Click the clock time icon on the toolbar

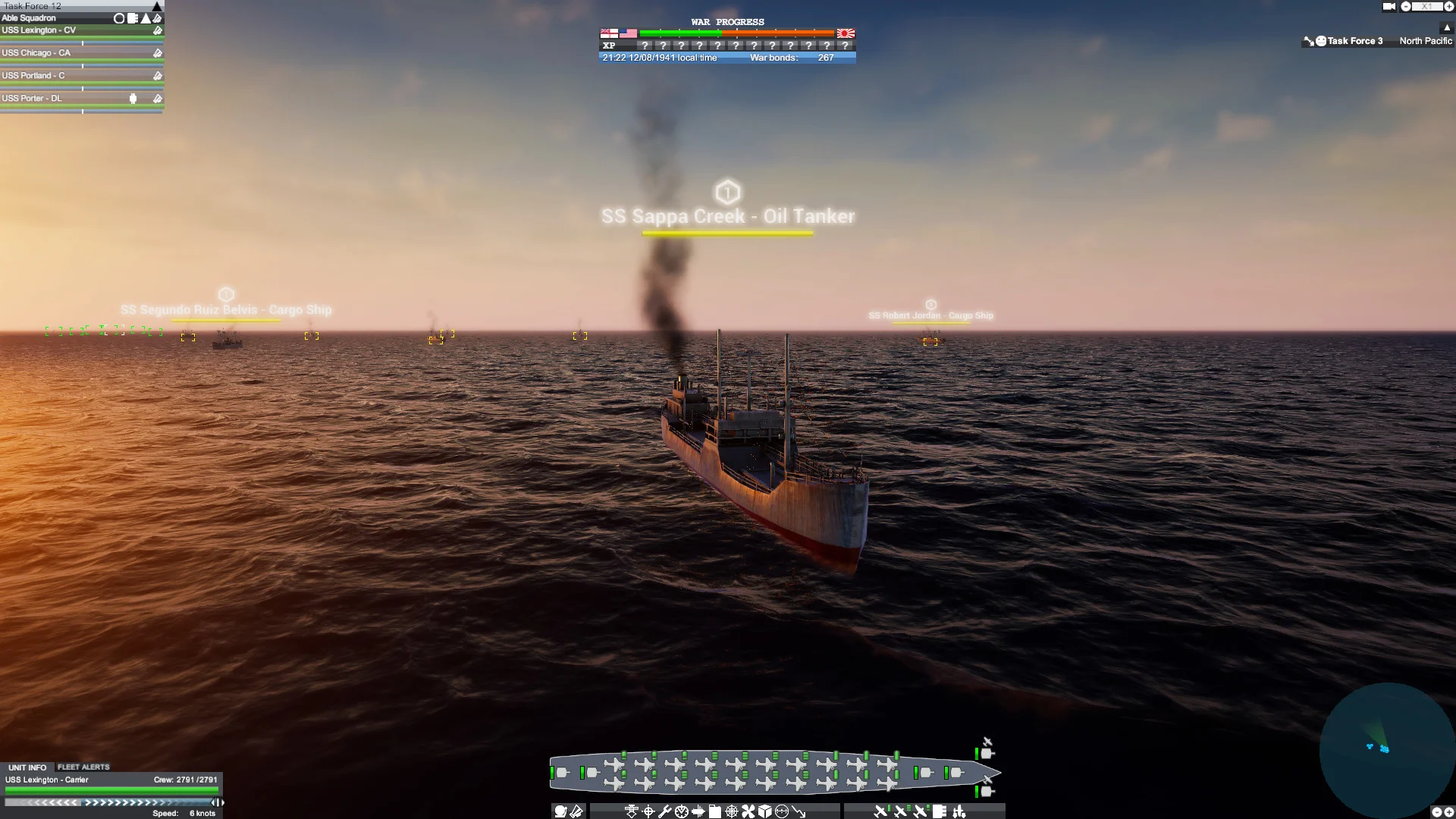click(x=682, y=811)
